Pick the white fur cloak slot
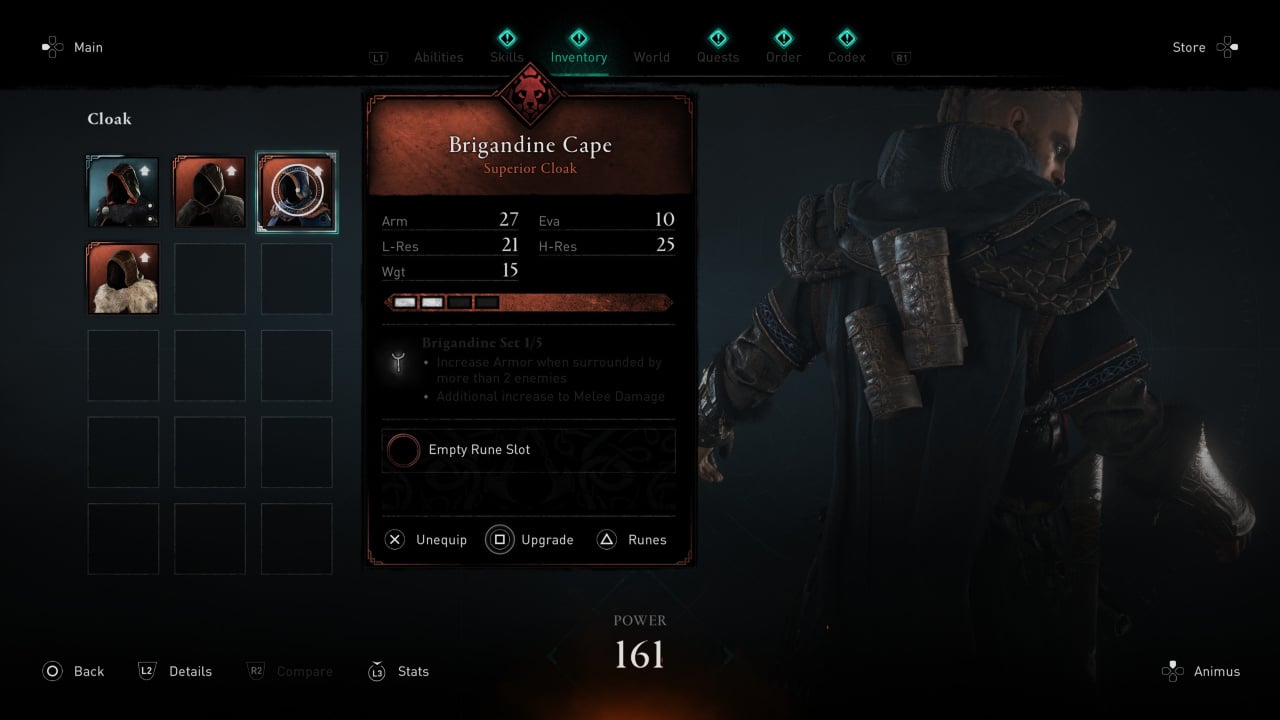This screenshot has height=720, width=1280. pyautogui.click(x=123, y=279)
